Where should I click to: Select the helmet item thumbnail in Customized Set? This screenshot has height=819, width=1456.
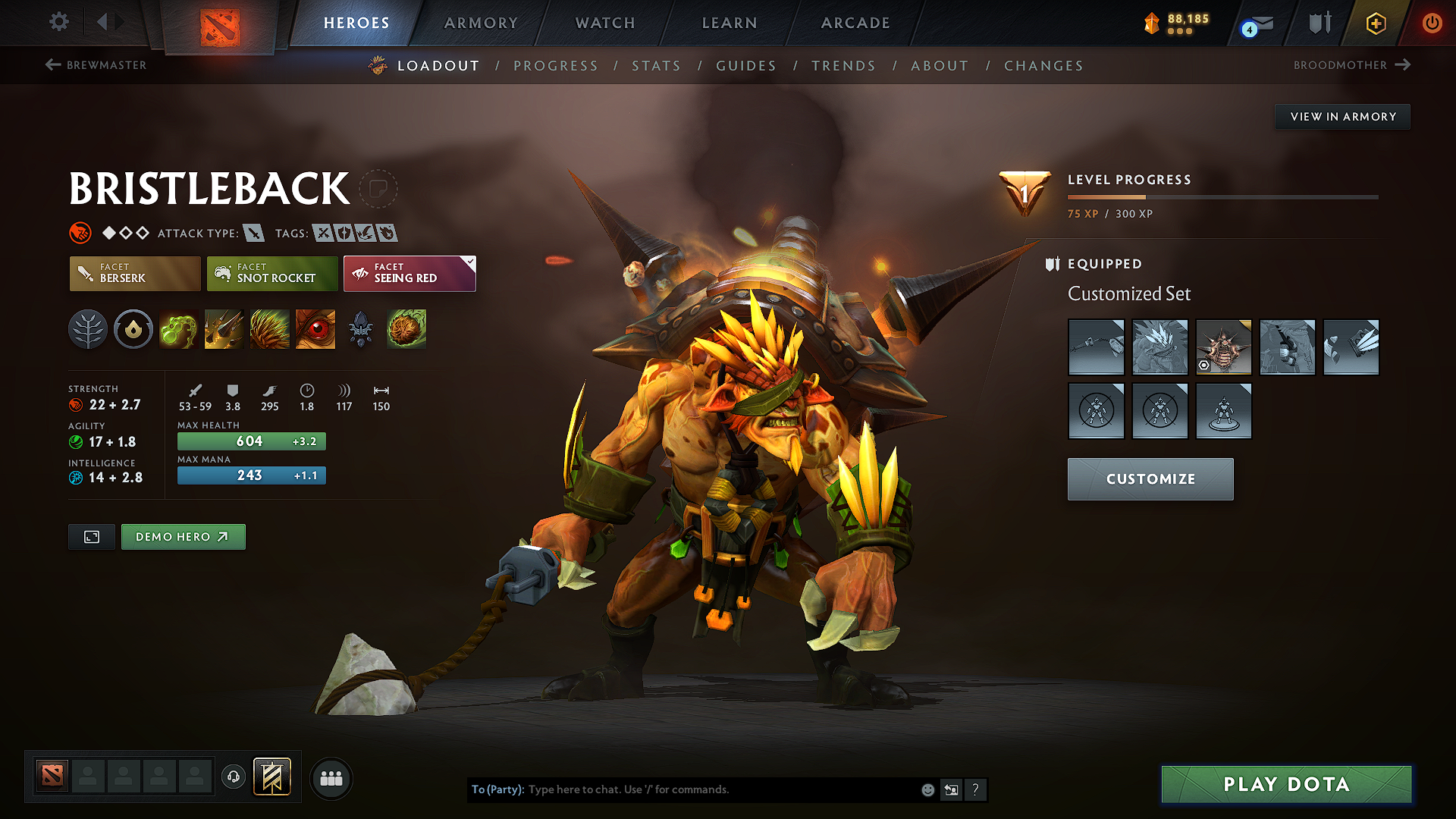(x=1223, y=347)
